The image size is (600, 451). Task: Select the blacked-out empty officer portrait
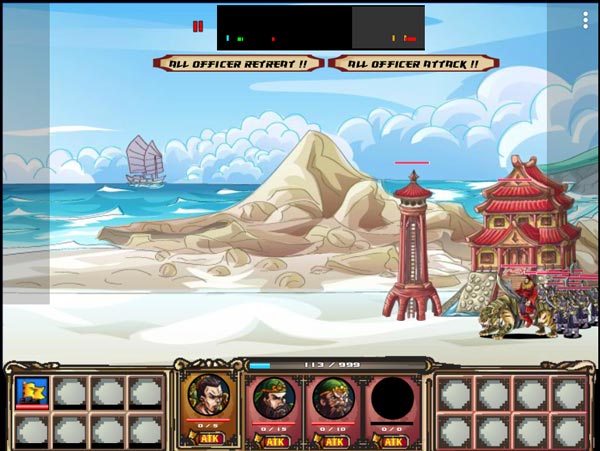click(x=392, y=397)
